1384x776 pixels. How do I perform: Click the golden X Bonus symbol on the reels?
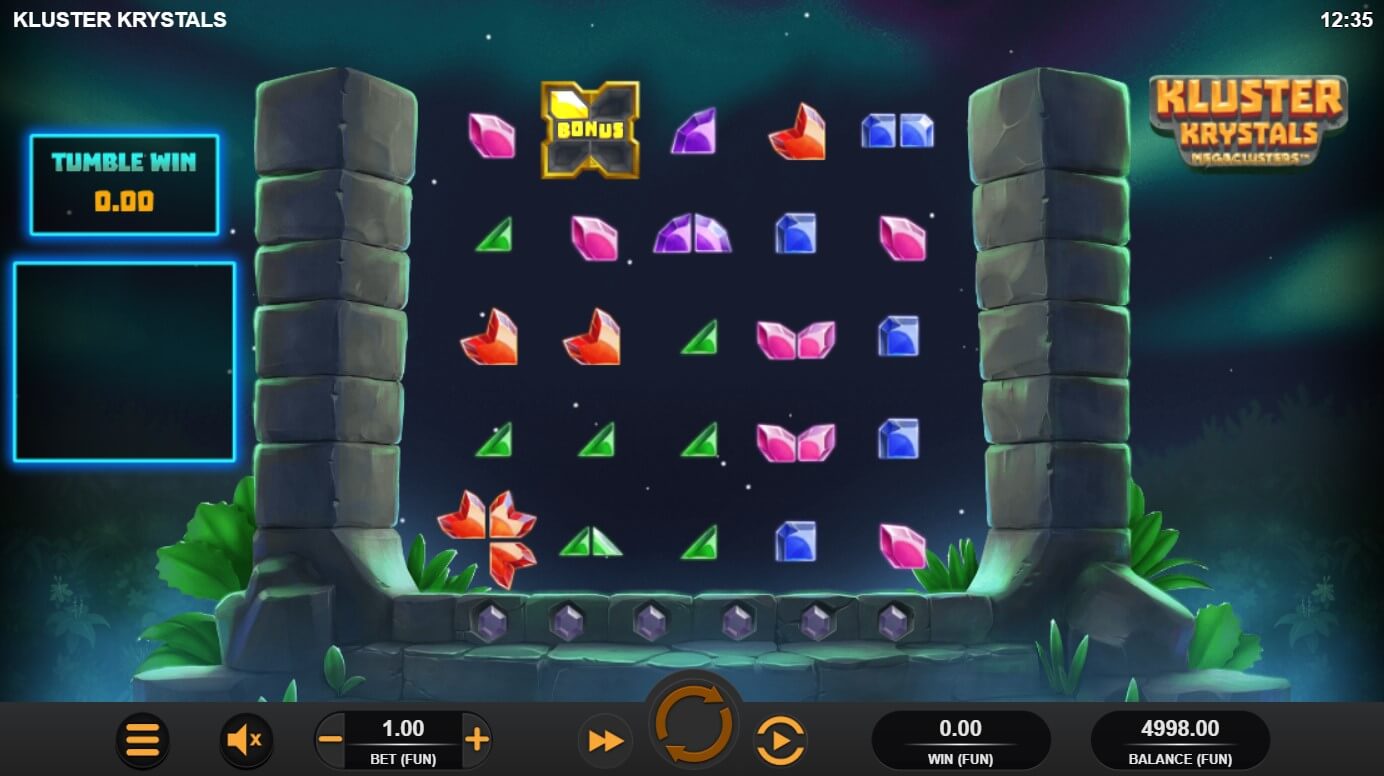(590, 128)
